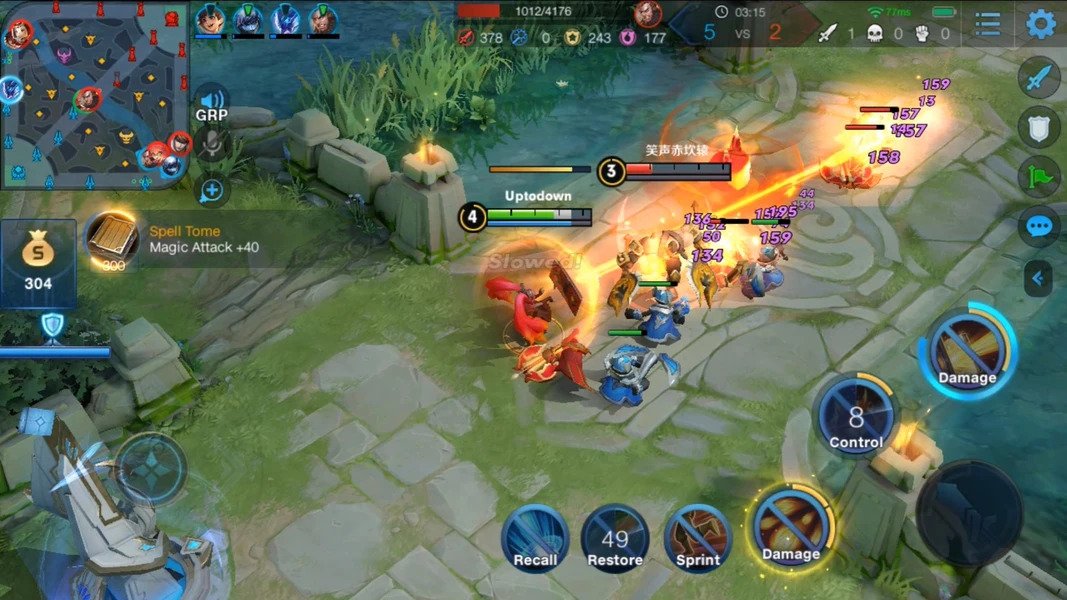This screenshot has width=1067, height=600.
Task: Open the blue chat bubble quick messages
Action: (1039, 227)
